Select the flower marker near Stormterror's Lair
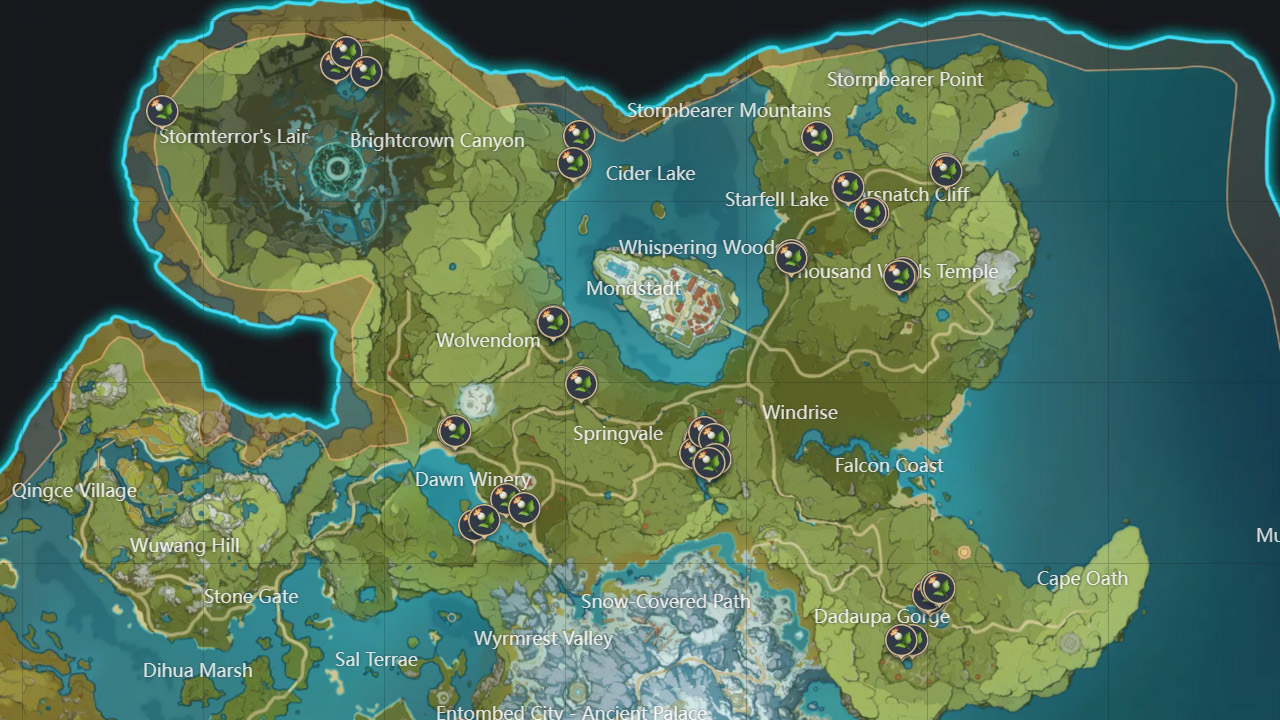This screenshot has width=1280, height=720. pyautogui.click(x=160, y=108)
